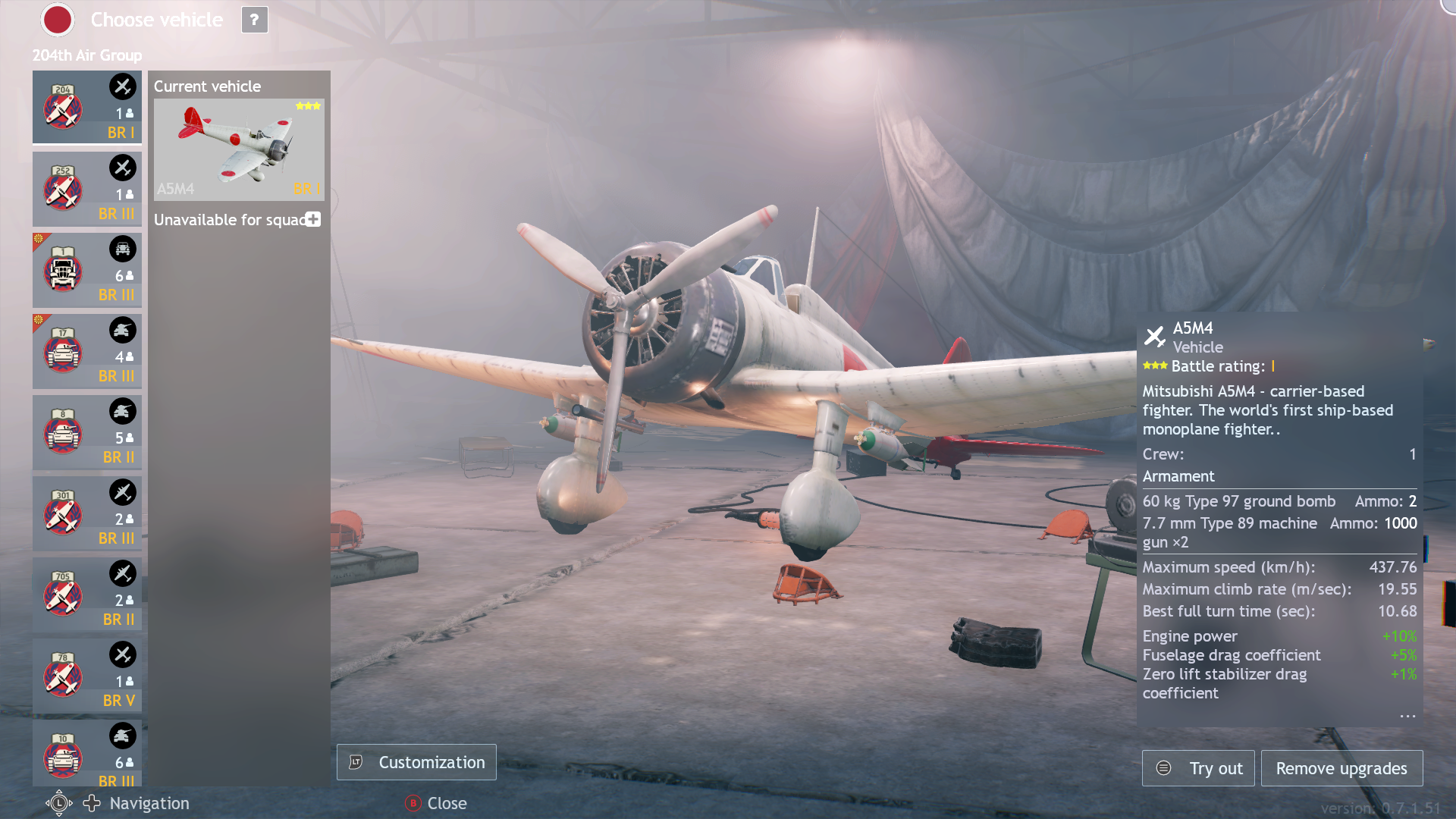Choose the 301 aircraft squad tile

pos(86,513)
